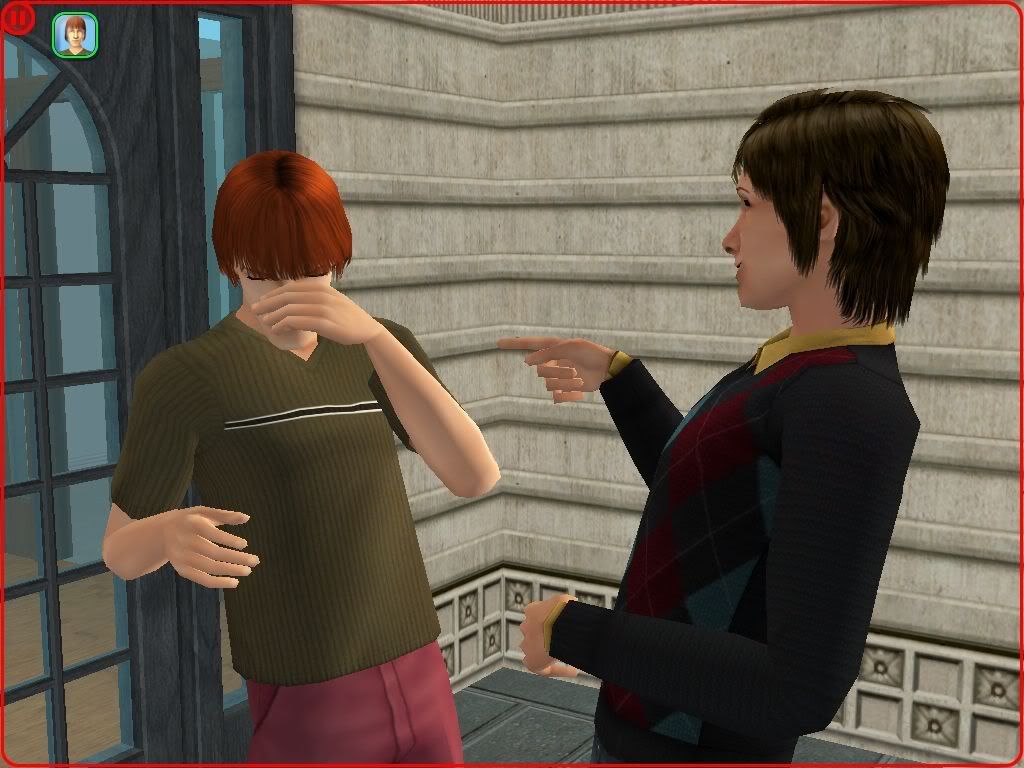Click the red pause indicator icon
1024x768 pixels.
19,19
